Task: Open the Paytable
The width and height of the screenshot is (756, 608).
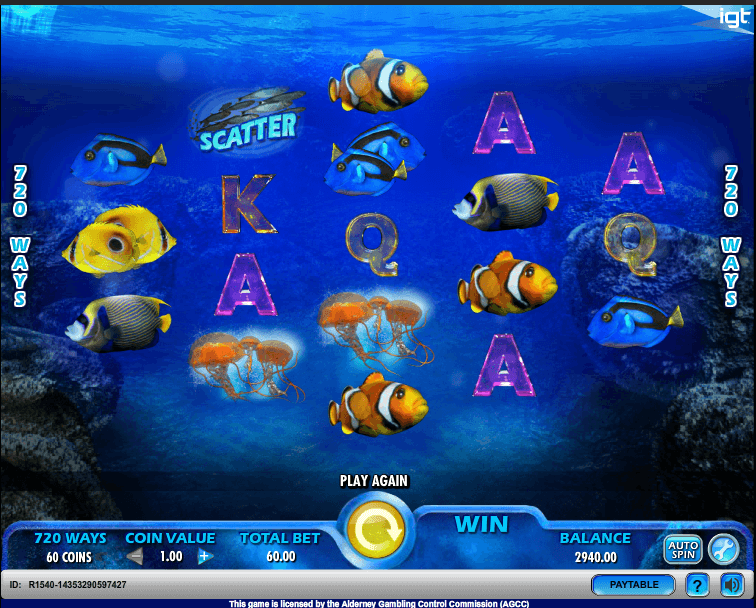Action: pyautogui.click(x=632, y=584)
